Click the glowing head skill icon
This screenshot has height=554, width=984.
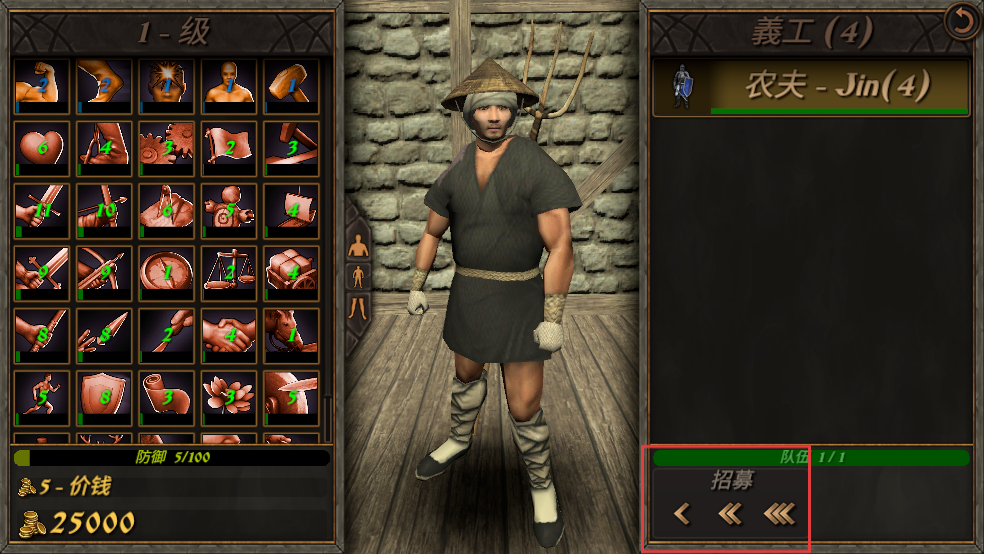166,86
